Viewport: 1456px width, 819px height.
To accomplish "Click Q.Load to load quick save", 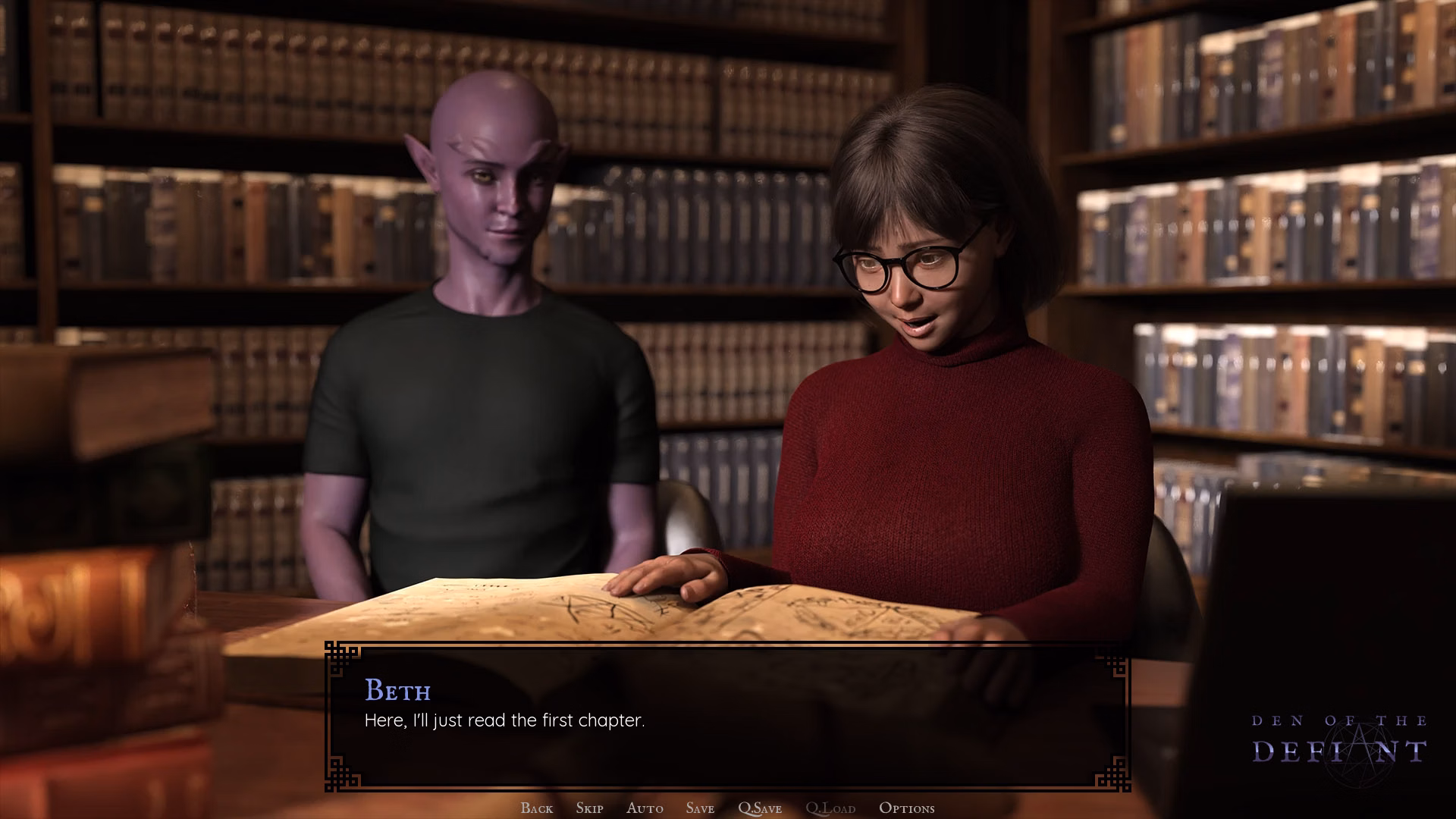I will (x=832, y=808).
